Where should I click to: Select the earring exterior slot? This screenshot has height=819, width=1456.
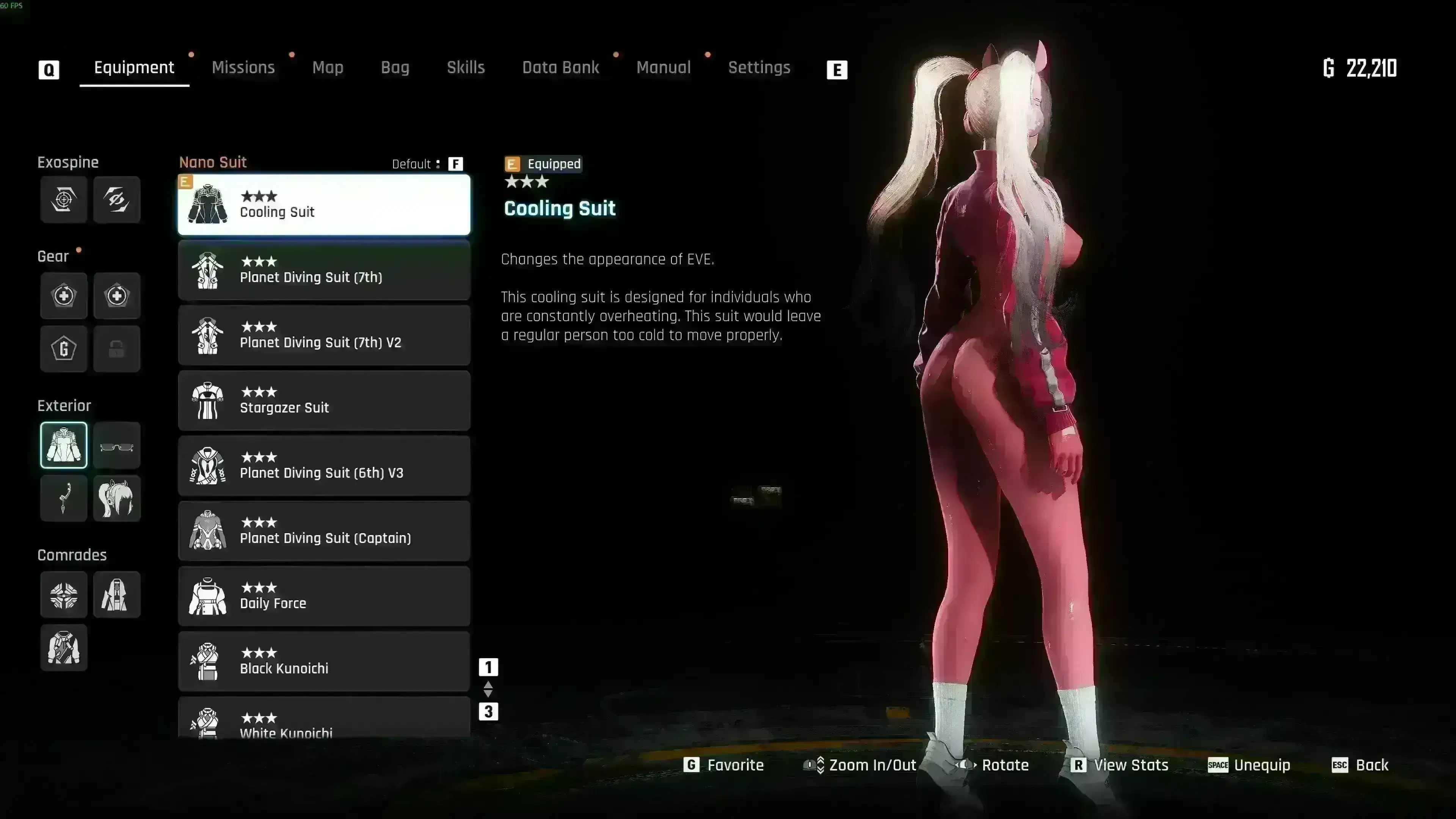click(64, 498)
